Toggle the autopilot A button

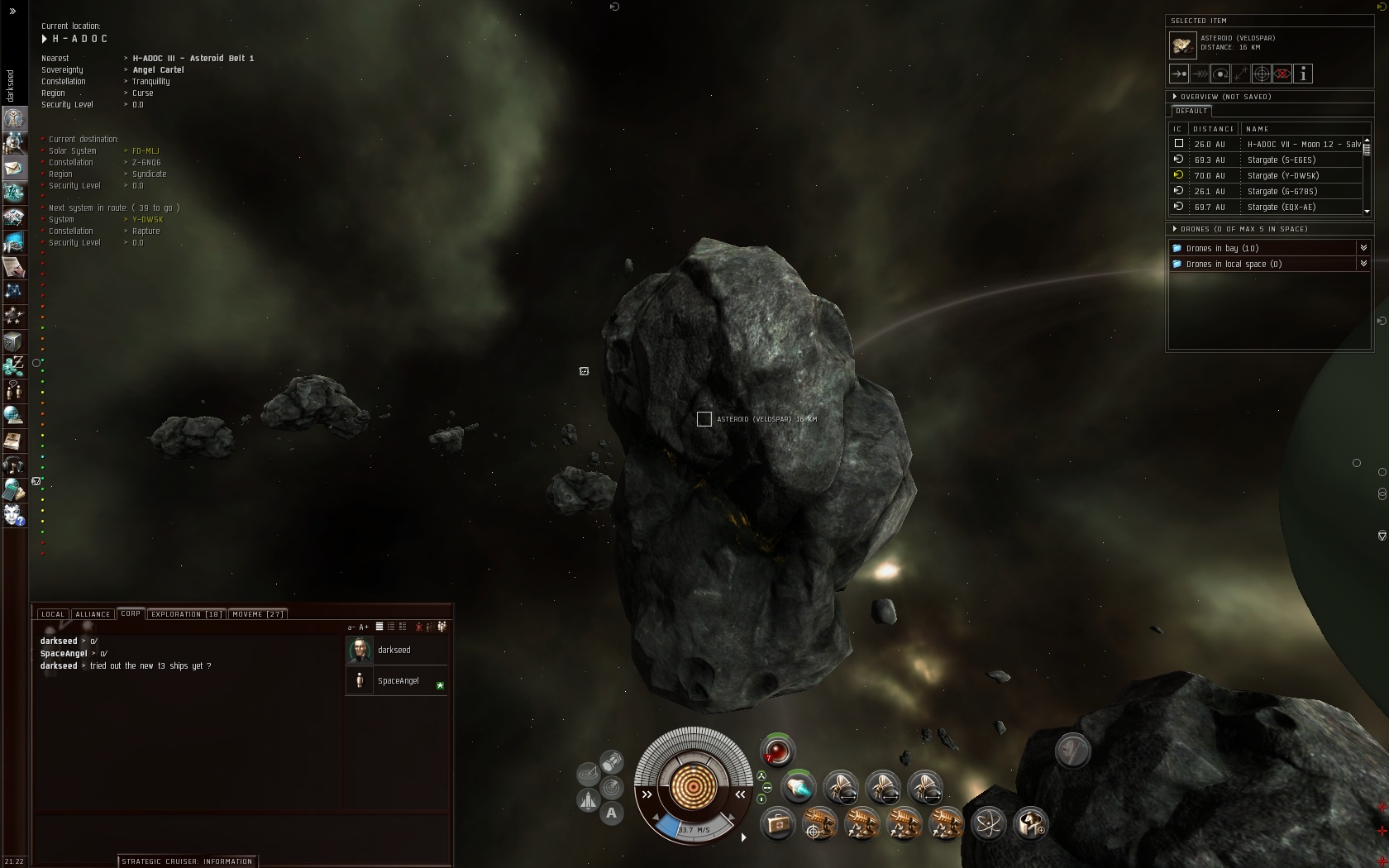611,813
